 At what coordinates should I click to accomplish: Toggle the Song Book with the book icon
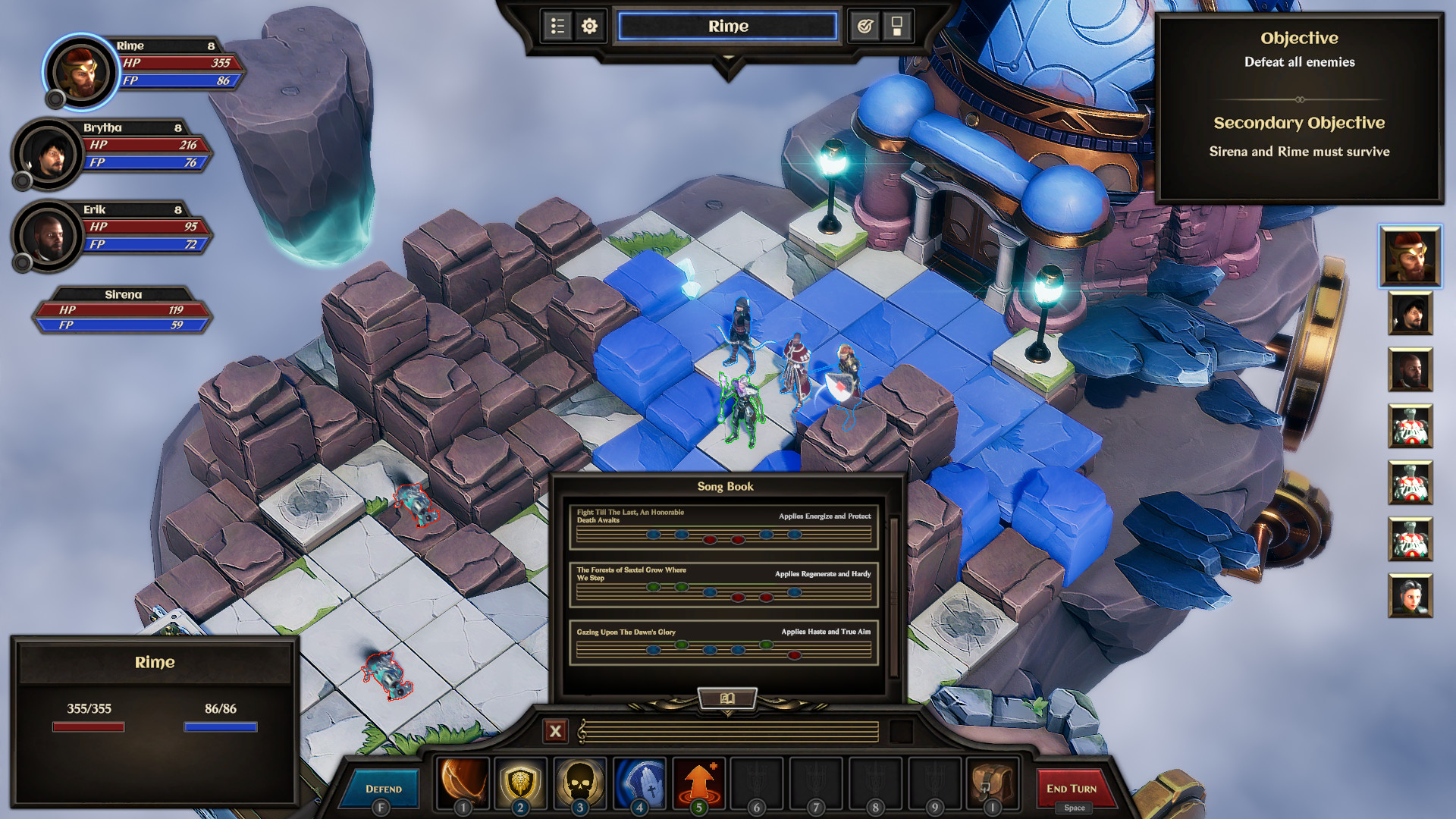click(x=726, y=699)
